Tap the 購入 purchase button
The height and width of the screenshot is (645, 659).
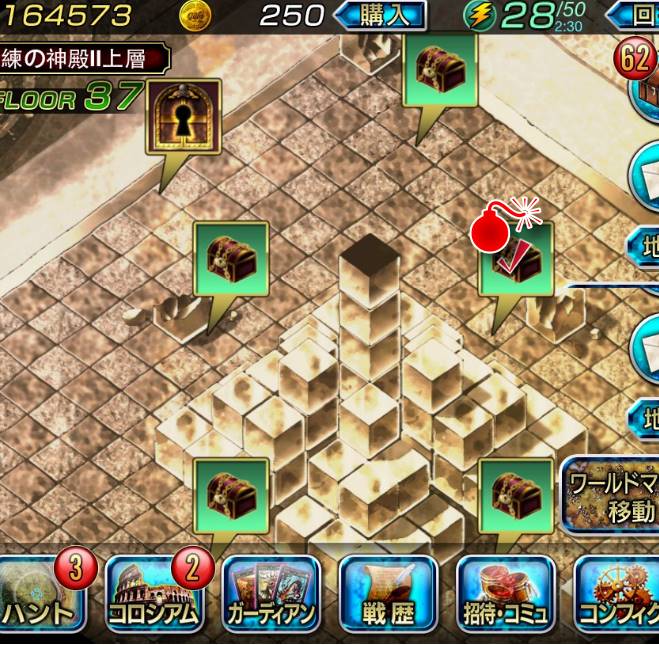pos(379,15)
